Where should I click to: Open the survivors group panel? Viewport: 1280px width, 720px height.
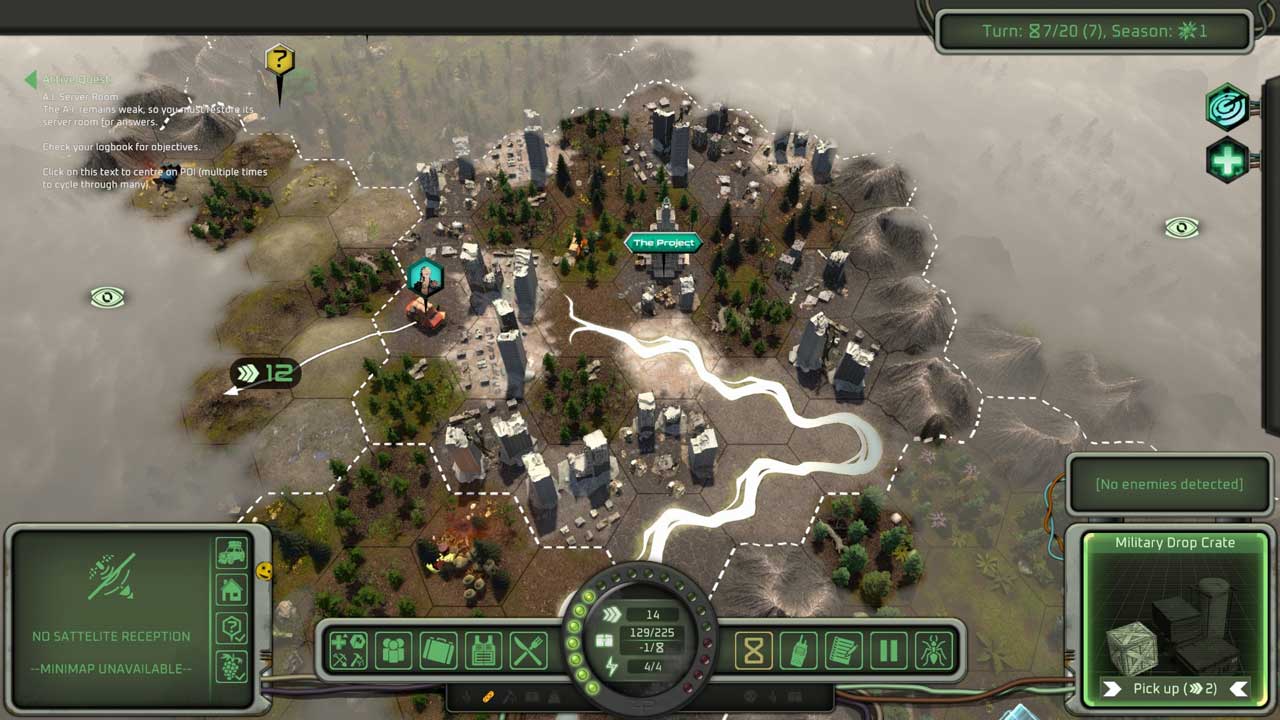point(394,651)
